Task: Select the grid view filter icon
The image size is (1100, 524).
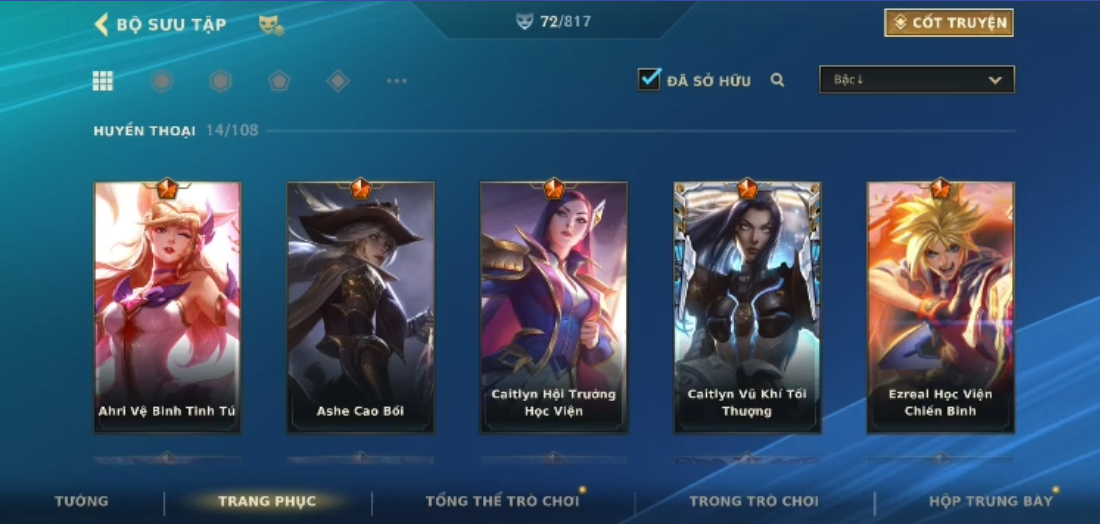Action: click(103, 81)
